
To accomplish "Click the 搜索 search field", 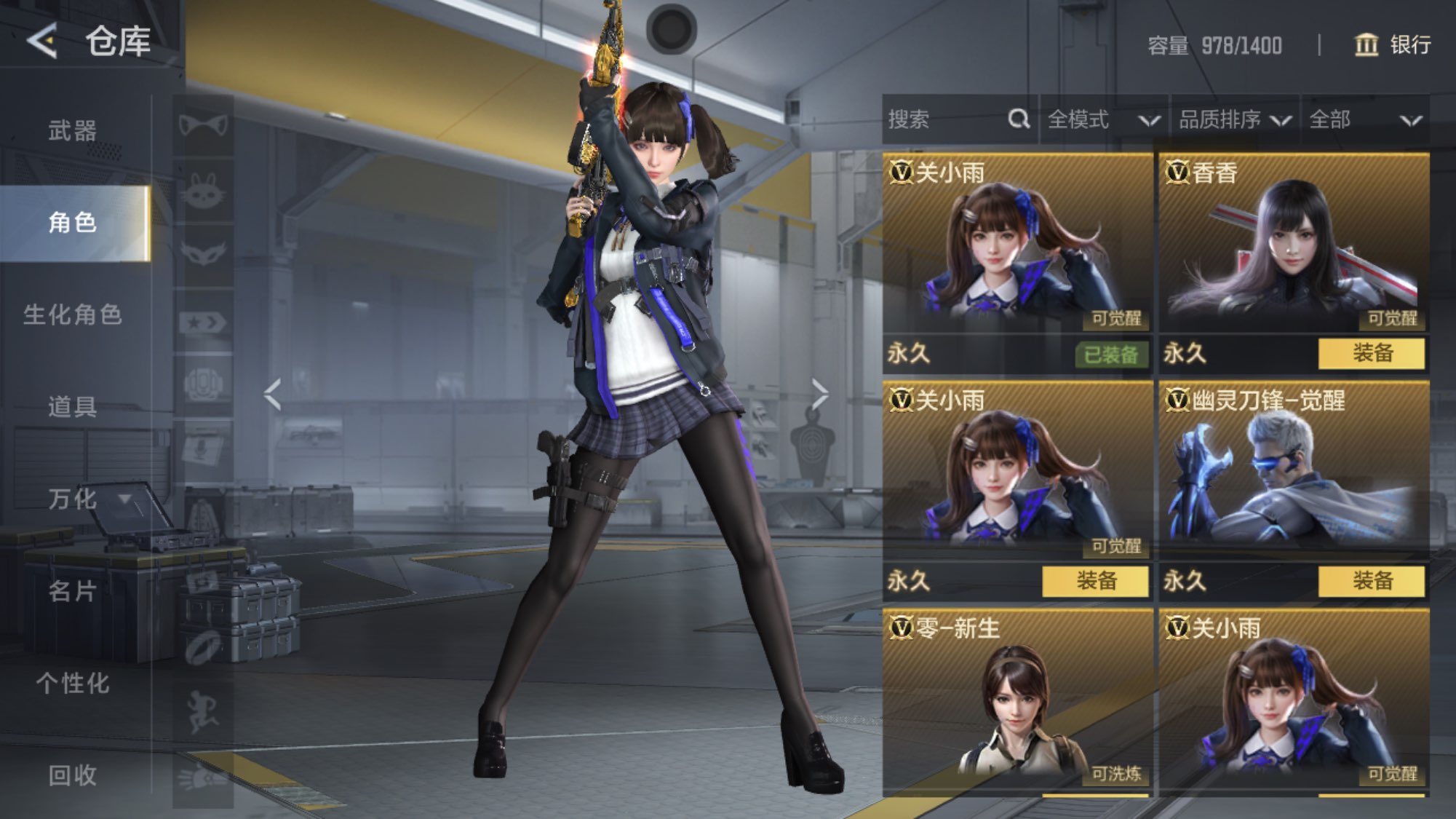I will pyautogui.click(x=946, y=119).
